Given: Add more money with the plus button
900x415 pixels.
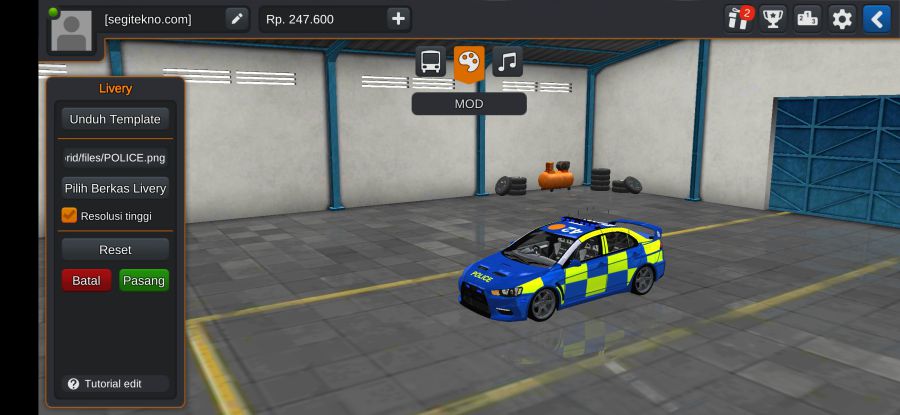Looking at the screenshot, I should pos(398,19).
